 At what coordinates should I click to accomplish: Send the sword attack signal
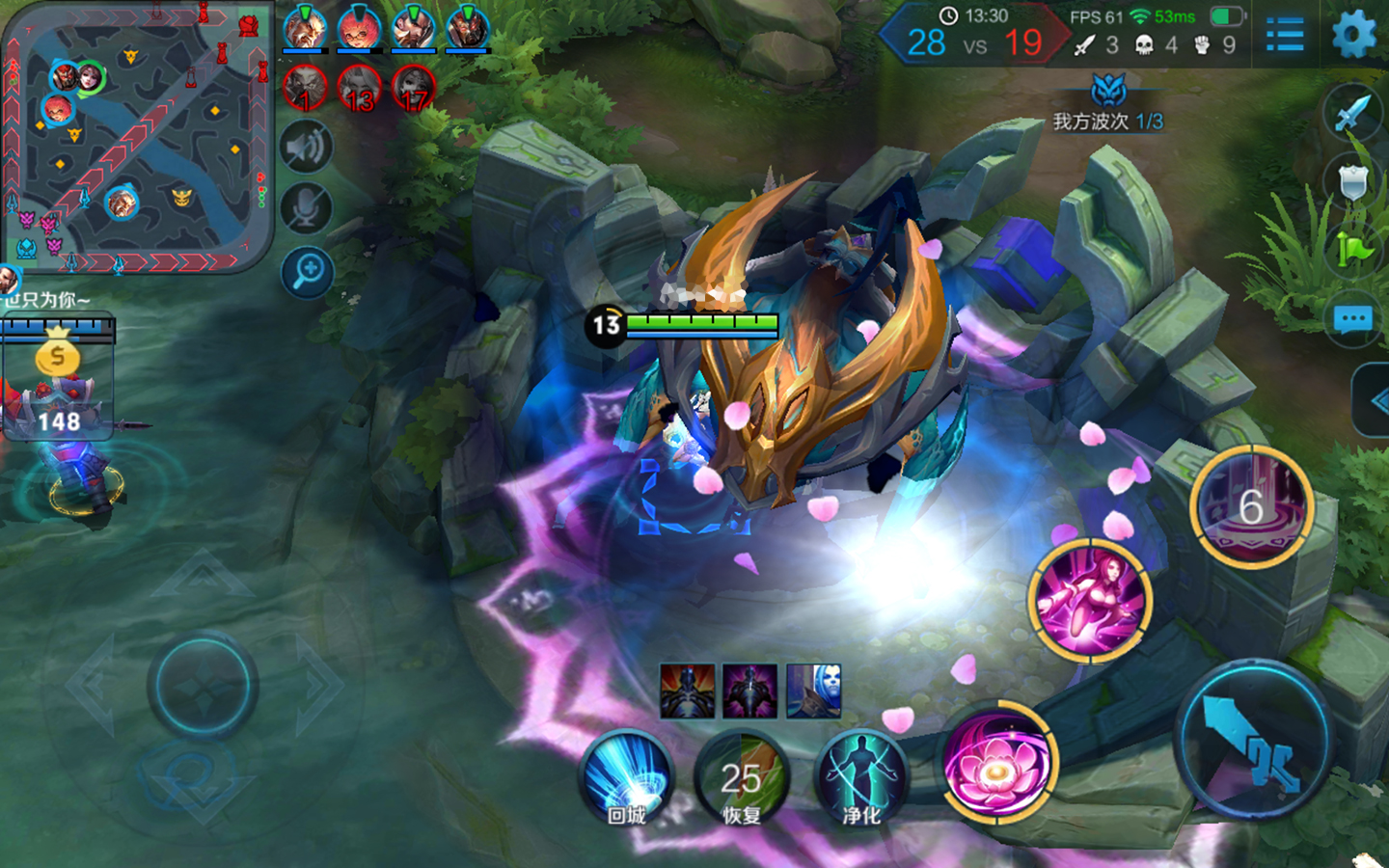click(x=1353, y=112)
